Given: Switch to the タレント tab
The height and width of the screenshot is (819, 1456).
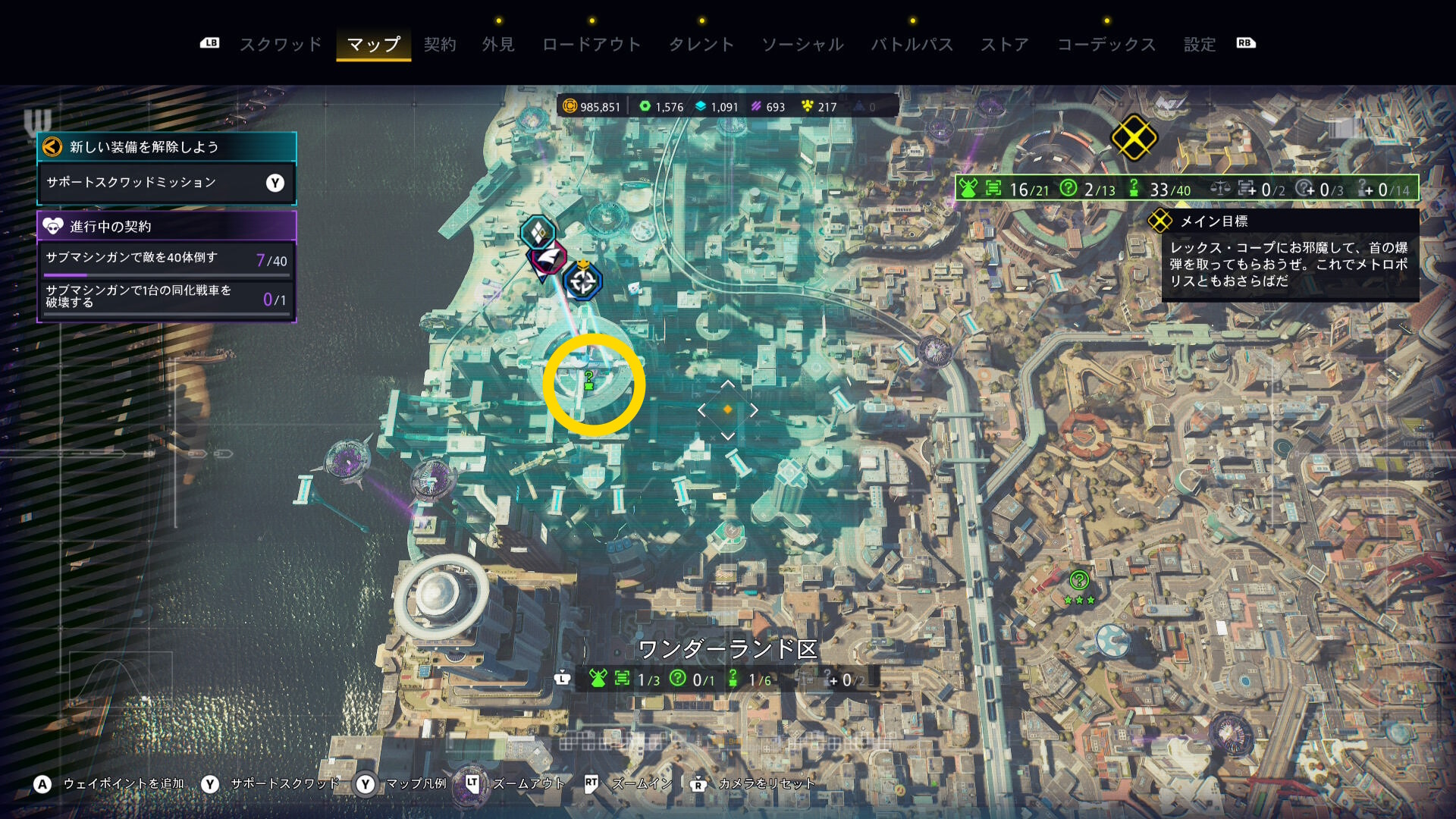Looking at the screenshot, I should [x=701, y=45].
